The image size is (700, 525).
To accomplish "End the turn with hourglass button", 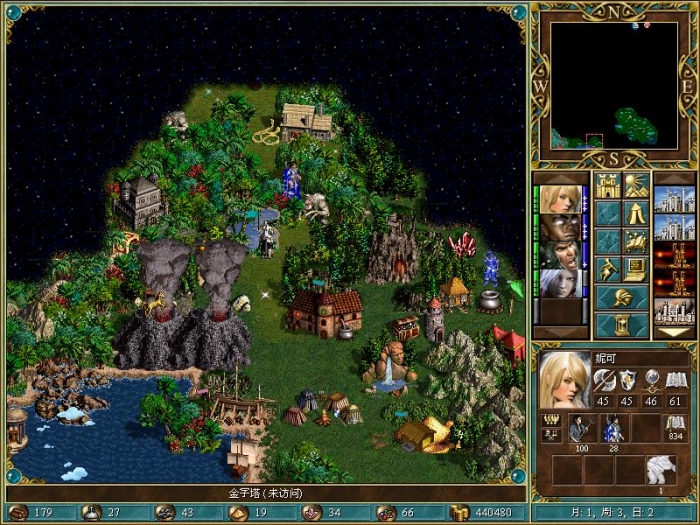I will click(x=622, y=325).
